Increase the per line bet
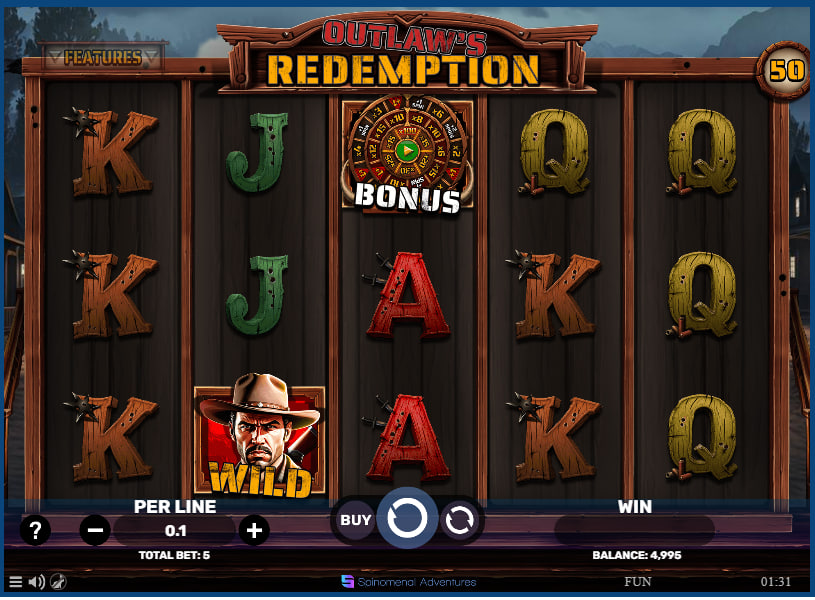The image size is (815, 600). click(x=254, y=530)
